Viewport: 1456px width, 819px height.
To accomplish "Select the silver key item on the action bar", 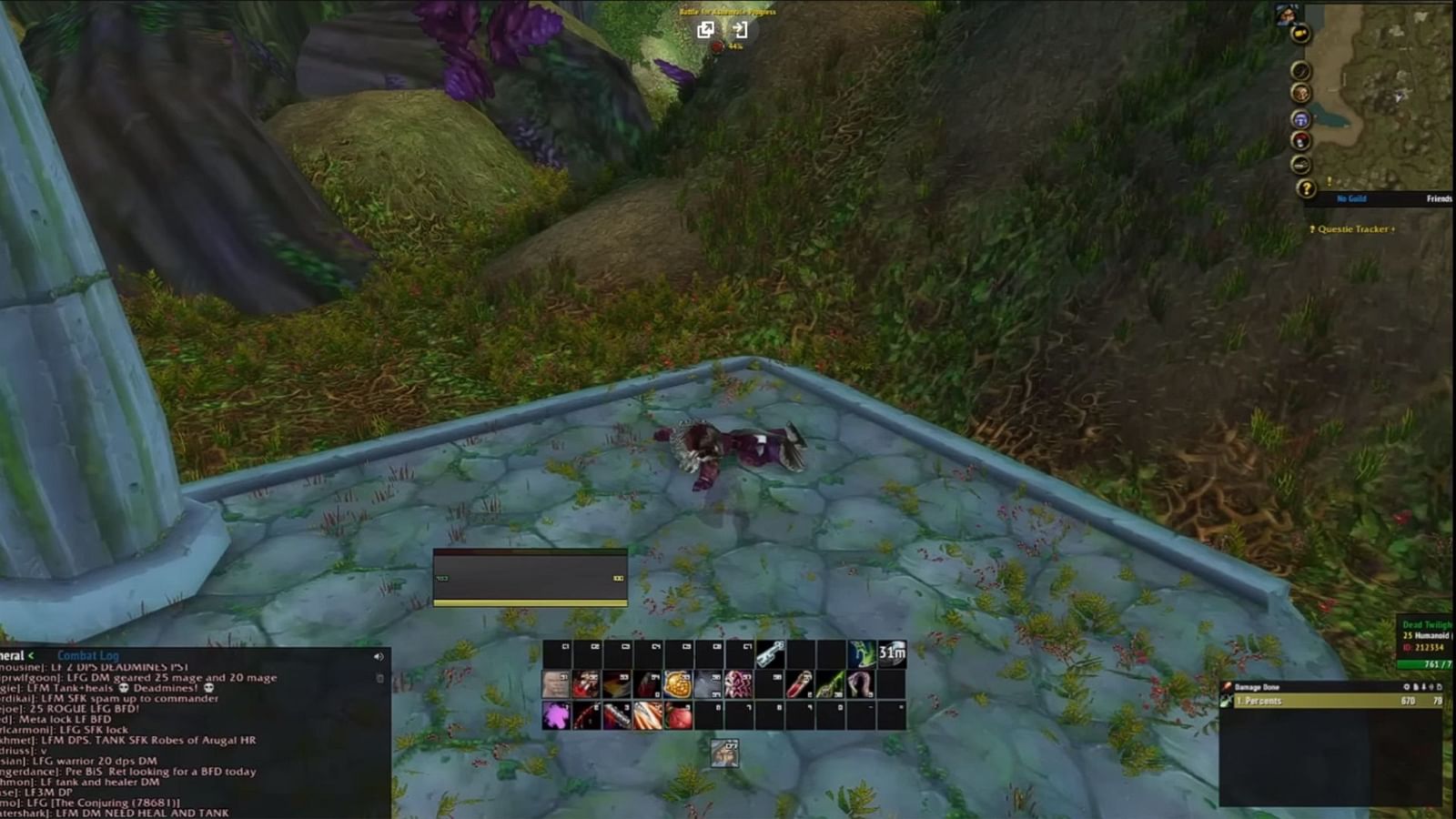I will (x=770, y=653).
